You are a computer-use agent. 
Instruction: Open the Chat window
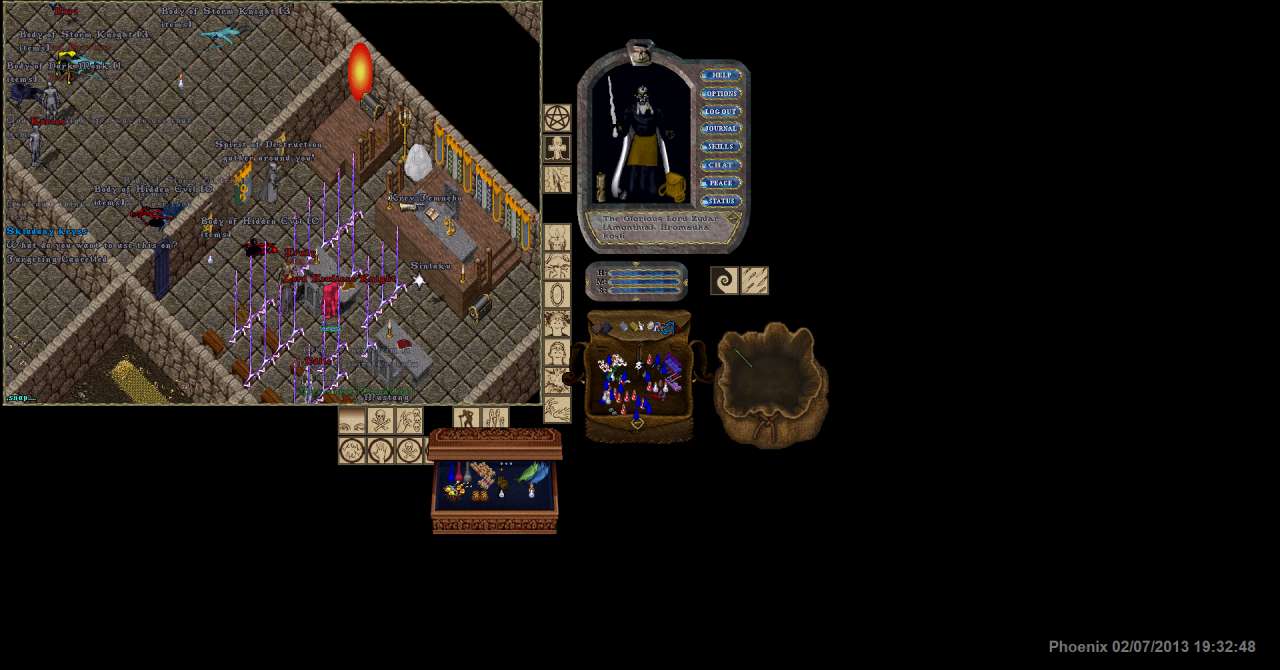(x=720, y=165)
